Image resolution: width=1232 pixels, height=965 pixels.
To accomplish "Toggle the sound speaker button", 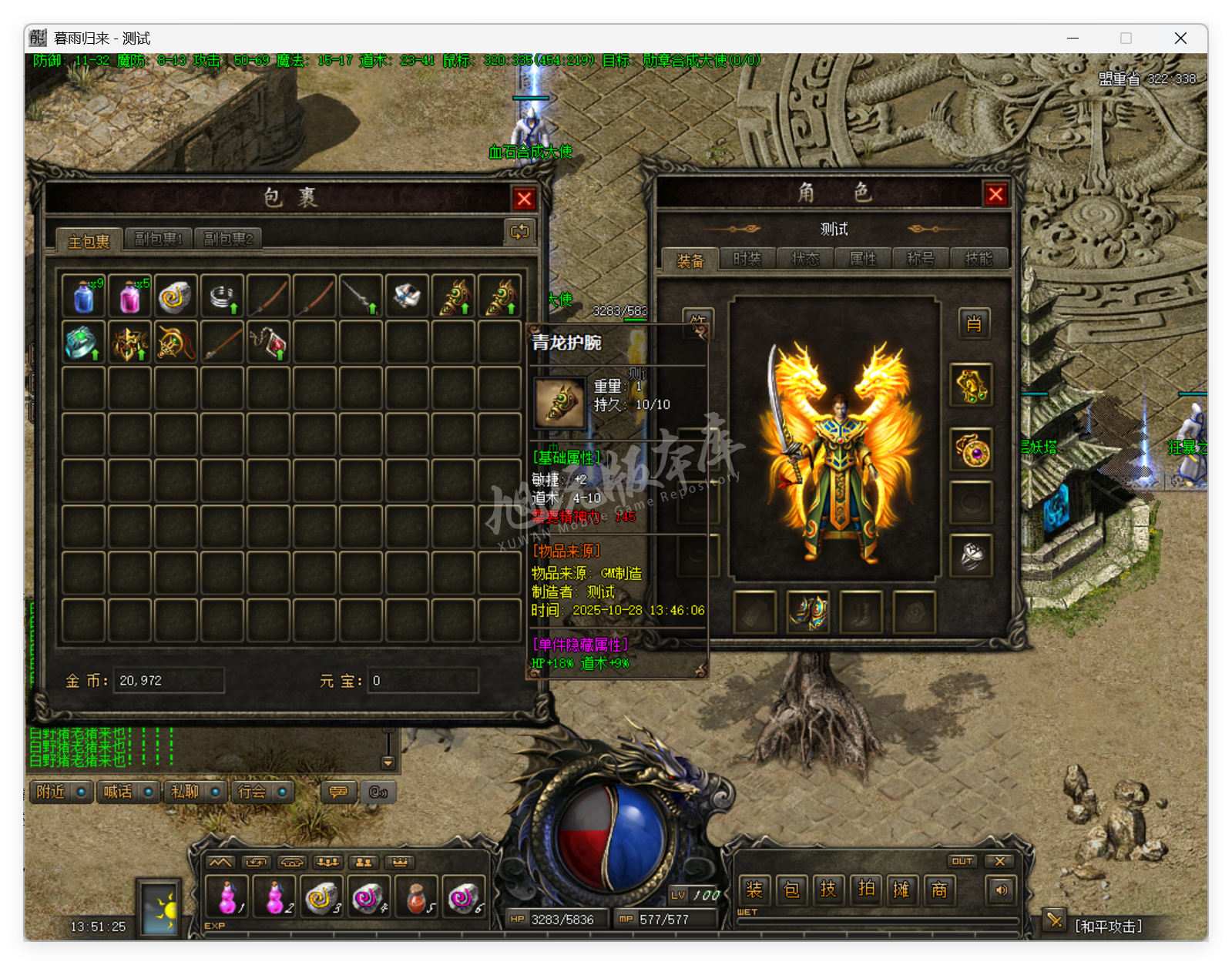I will tap(1001, 890).
